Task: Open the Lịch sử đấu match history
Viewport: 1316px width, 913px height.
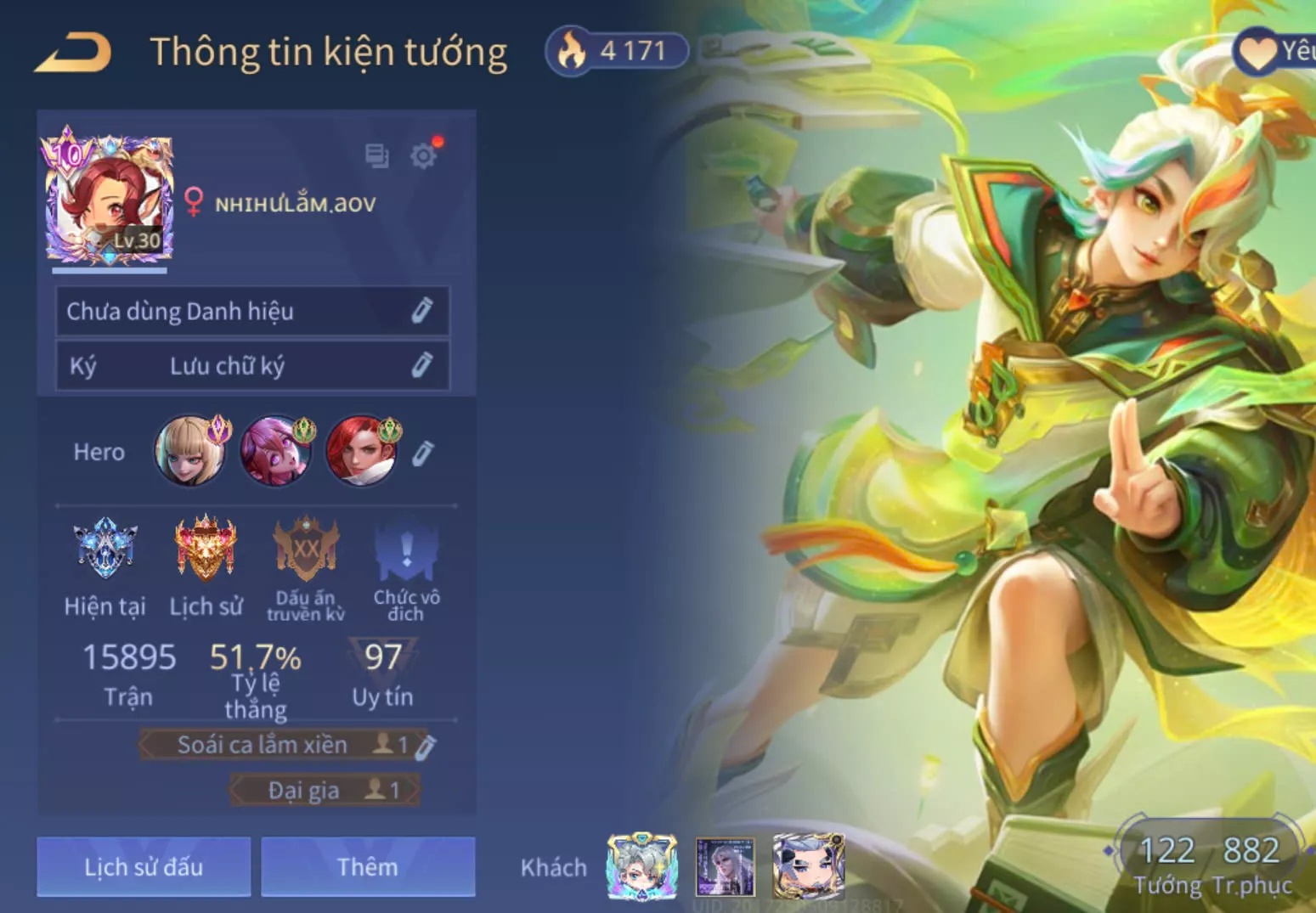Action: tap(144, 866)
